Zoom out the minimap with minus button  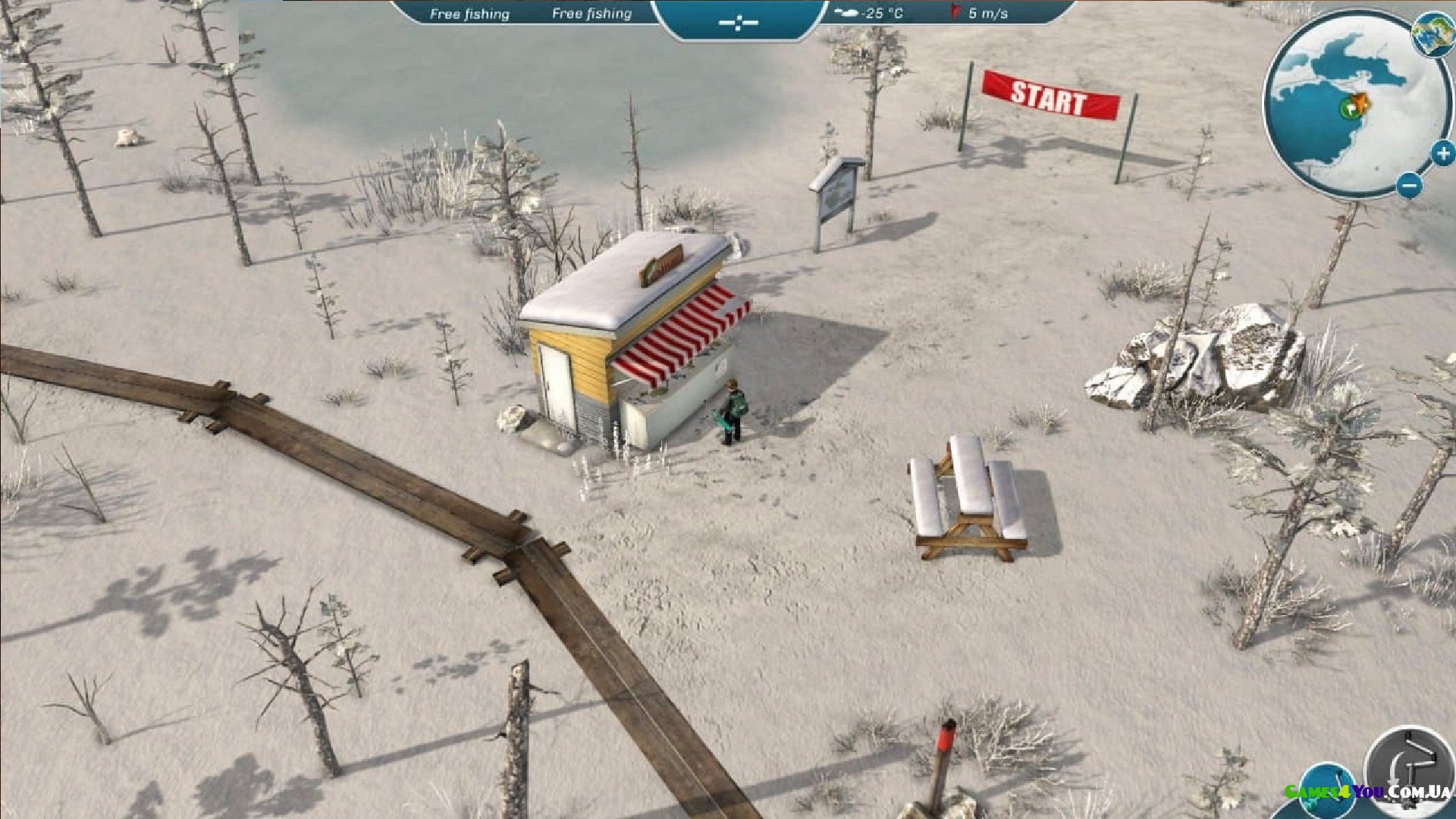(x=1409, y=184)
